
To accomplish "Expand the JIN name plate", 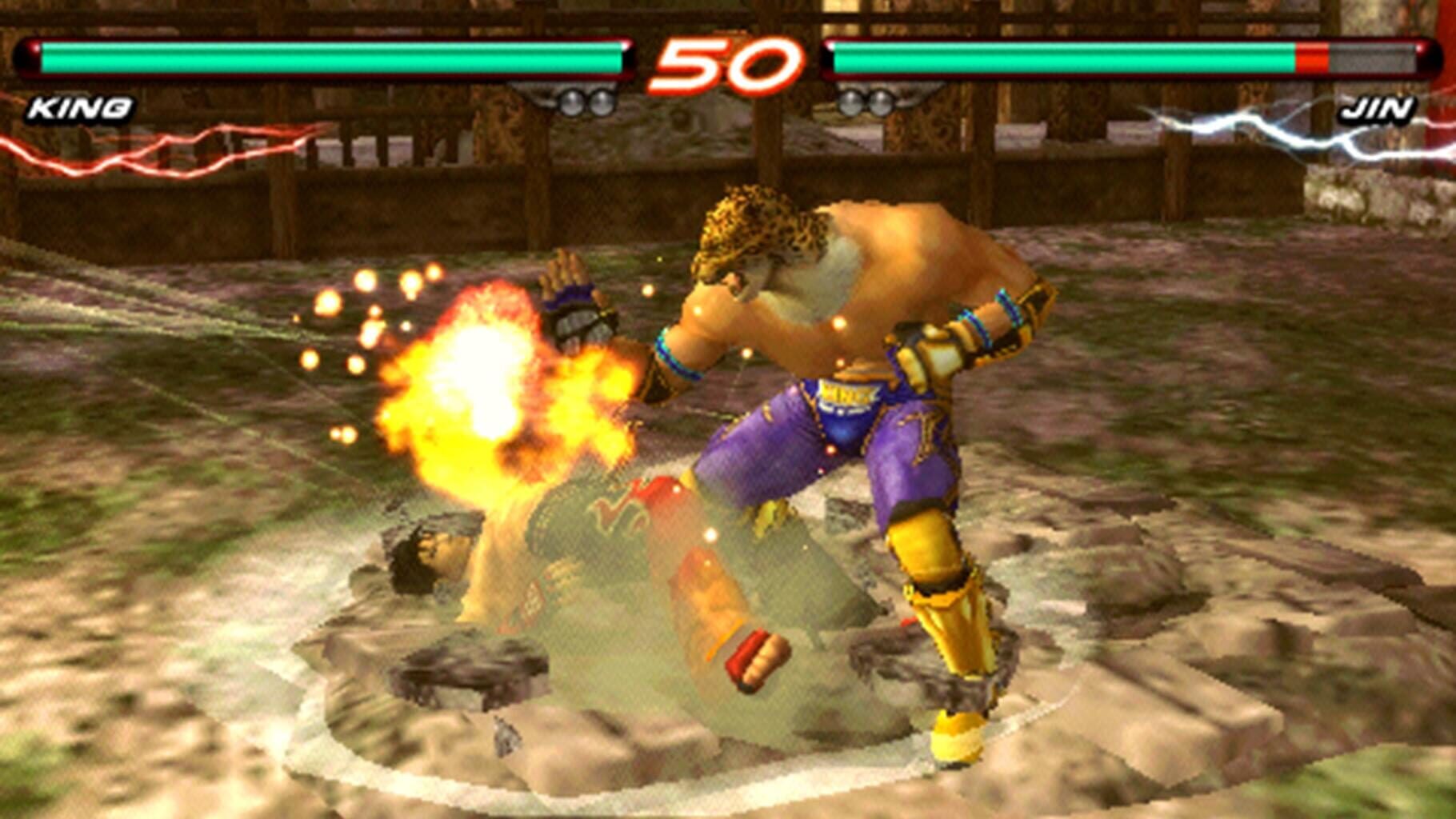I will point(1378,109).
